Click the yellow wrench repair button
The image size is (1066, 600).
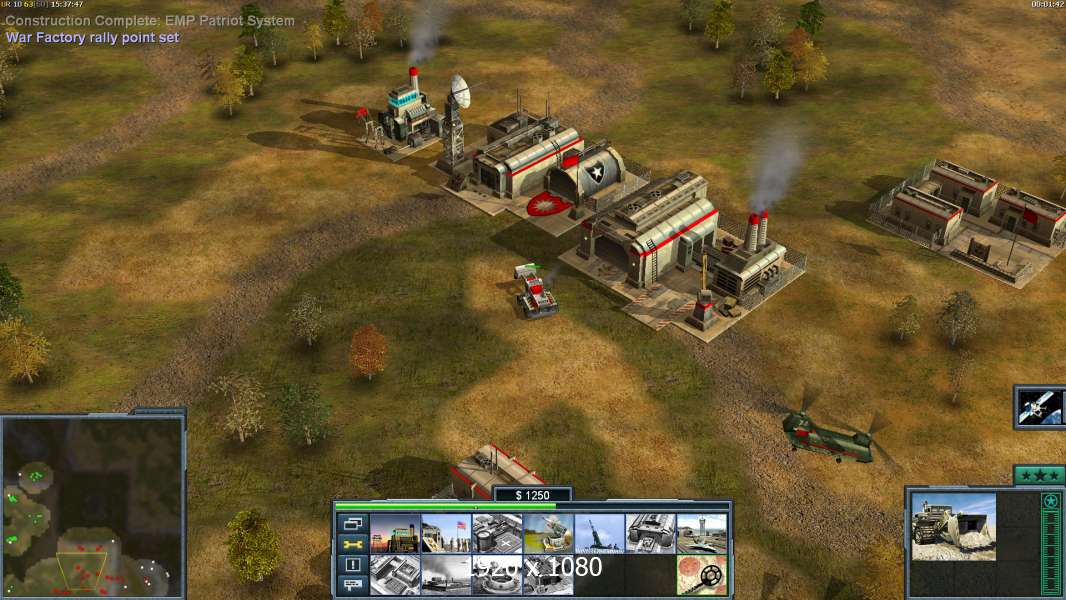353,544
